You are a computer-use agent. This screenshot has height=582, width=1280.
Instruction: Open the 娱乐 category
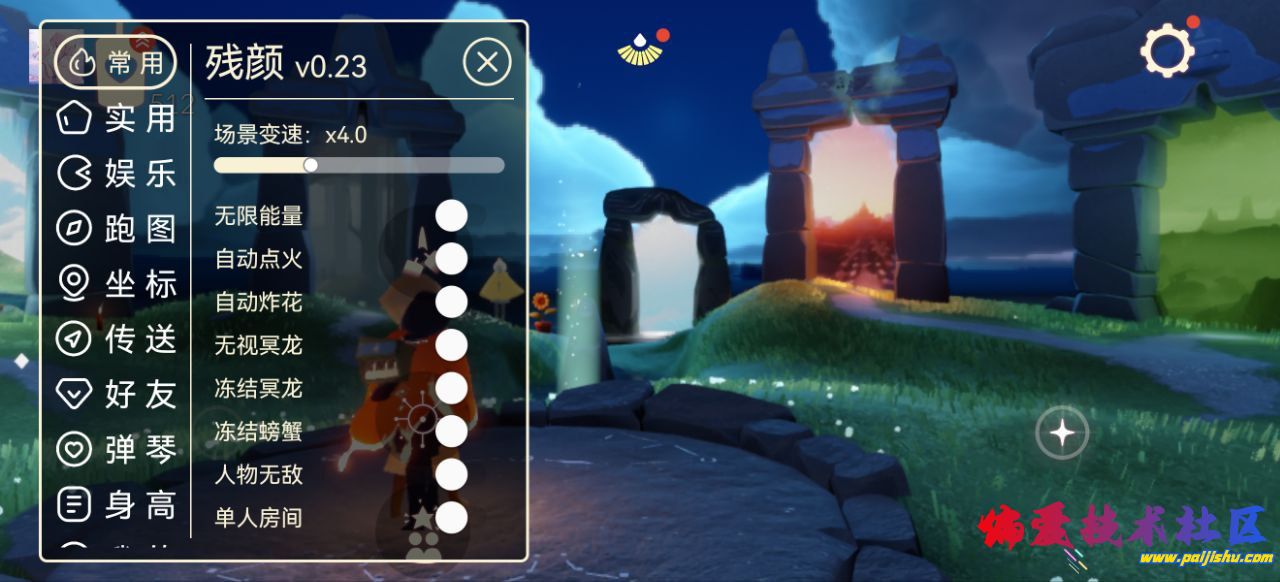tap(116, 174)
